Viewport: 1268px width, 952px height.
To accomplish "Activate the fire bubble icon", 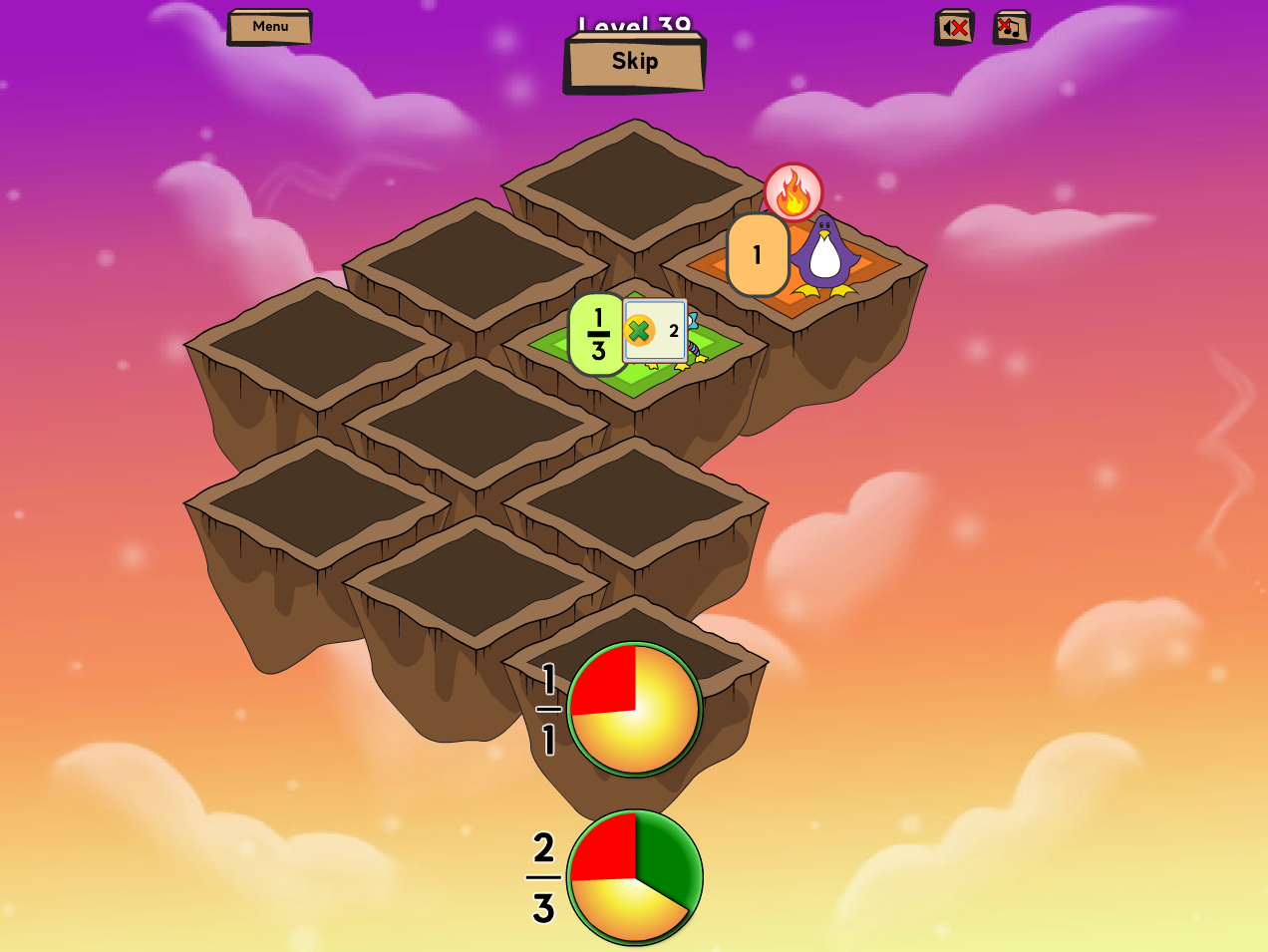I will pos(792,191).
